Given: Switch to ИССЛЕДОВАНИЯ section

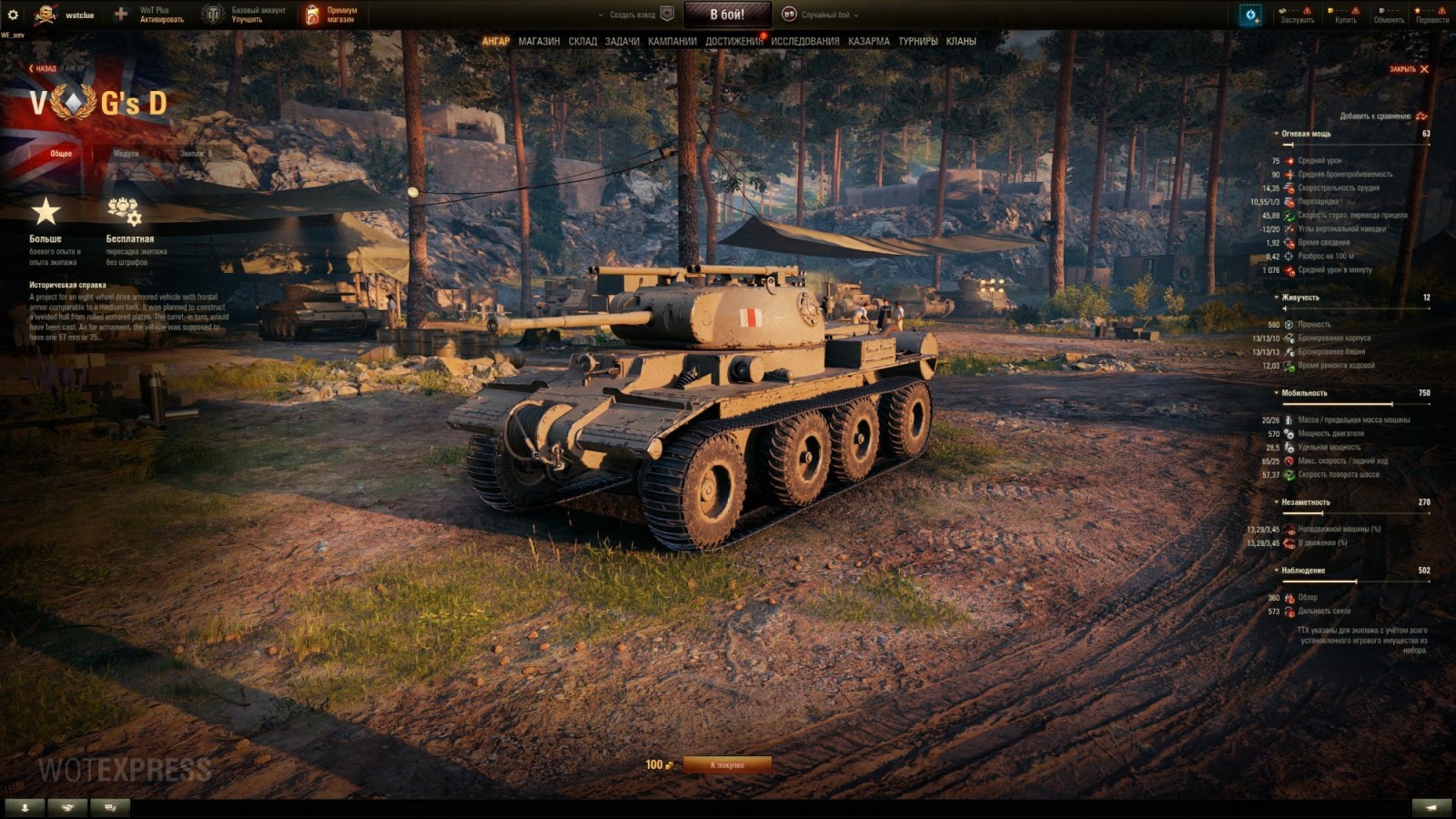Looking at the screenshot, I should 804,41.
